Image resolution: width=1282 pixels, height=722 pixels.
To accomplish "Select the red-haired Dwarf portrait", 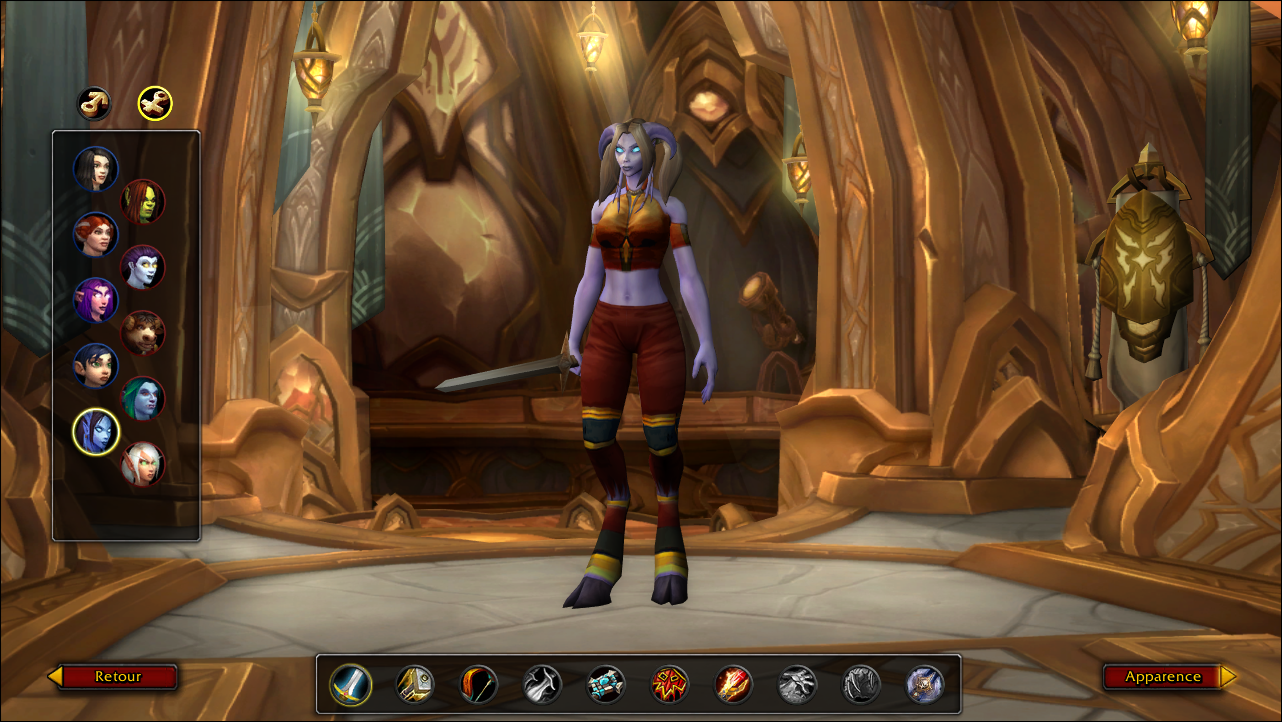I will coord(96,235).
